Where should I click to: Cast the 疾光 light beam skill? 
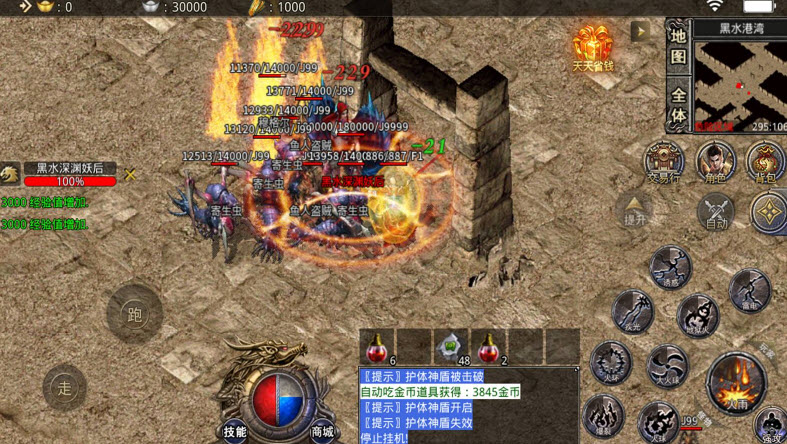tap(633, 311)
